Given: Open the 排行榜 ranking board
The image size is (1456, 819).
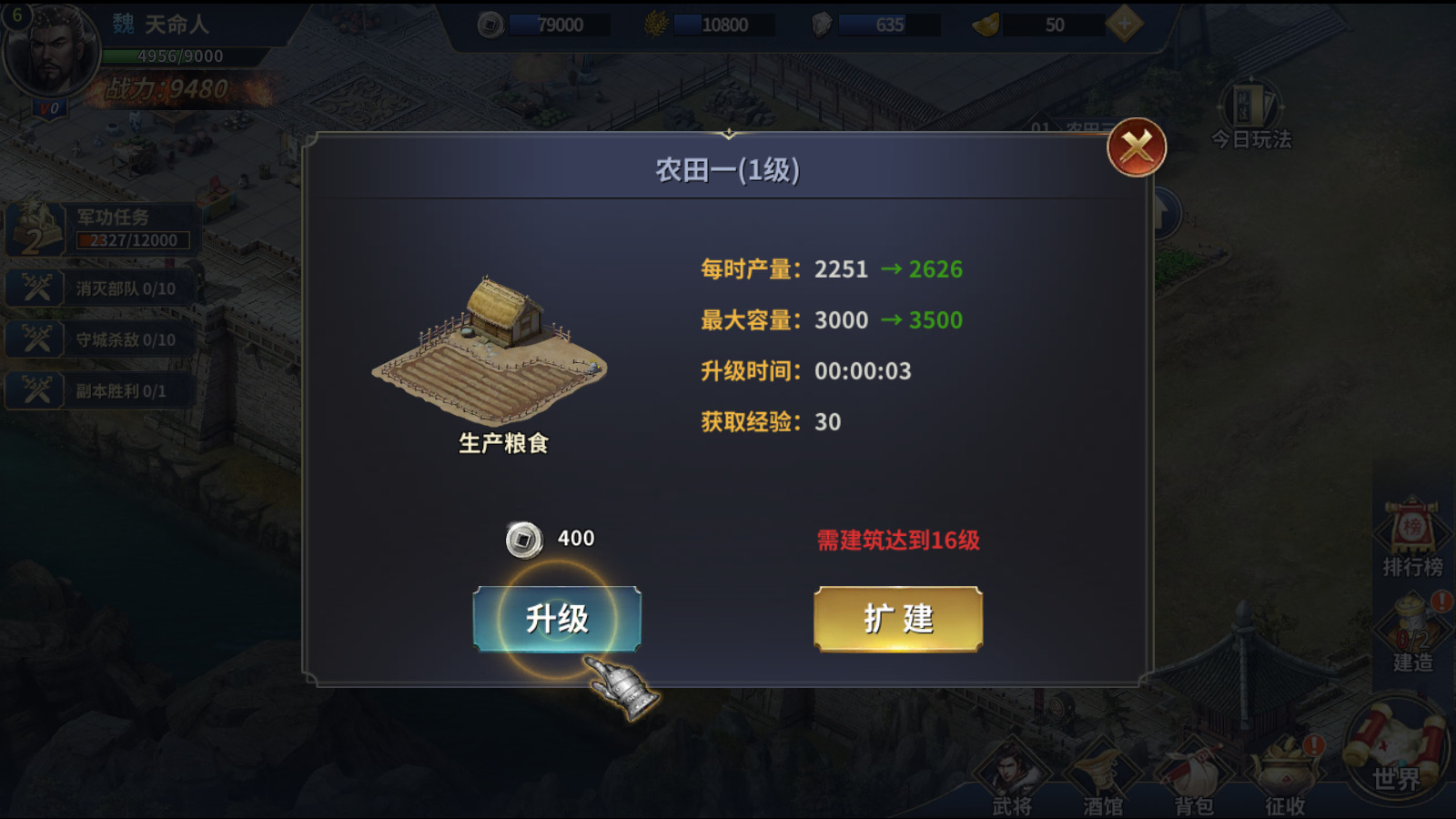Looking at the screenshot, I should coord(1411,539).
